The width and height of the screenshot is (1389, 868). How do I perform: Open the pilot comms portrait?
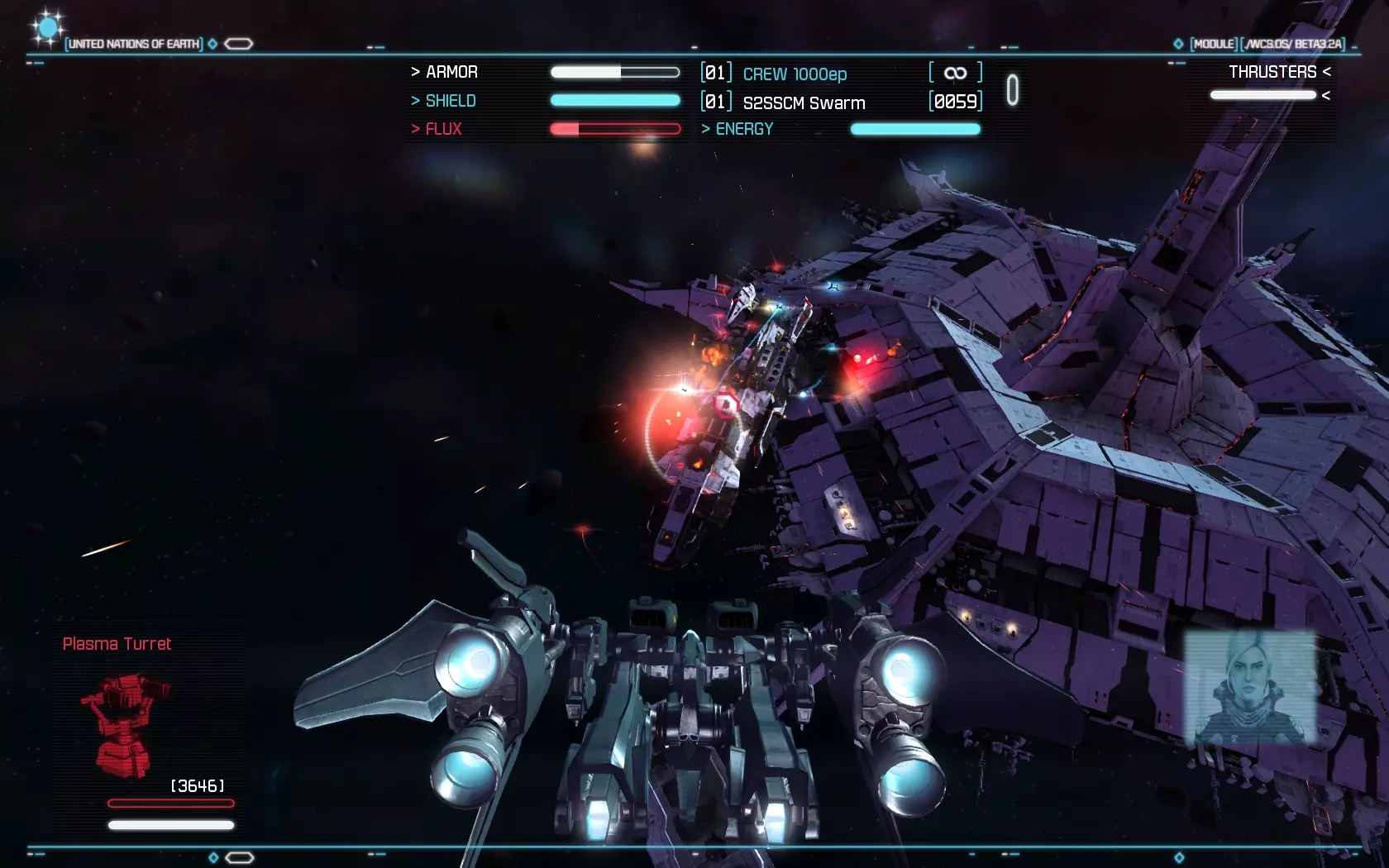coord(1250,689)
